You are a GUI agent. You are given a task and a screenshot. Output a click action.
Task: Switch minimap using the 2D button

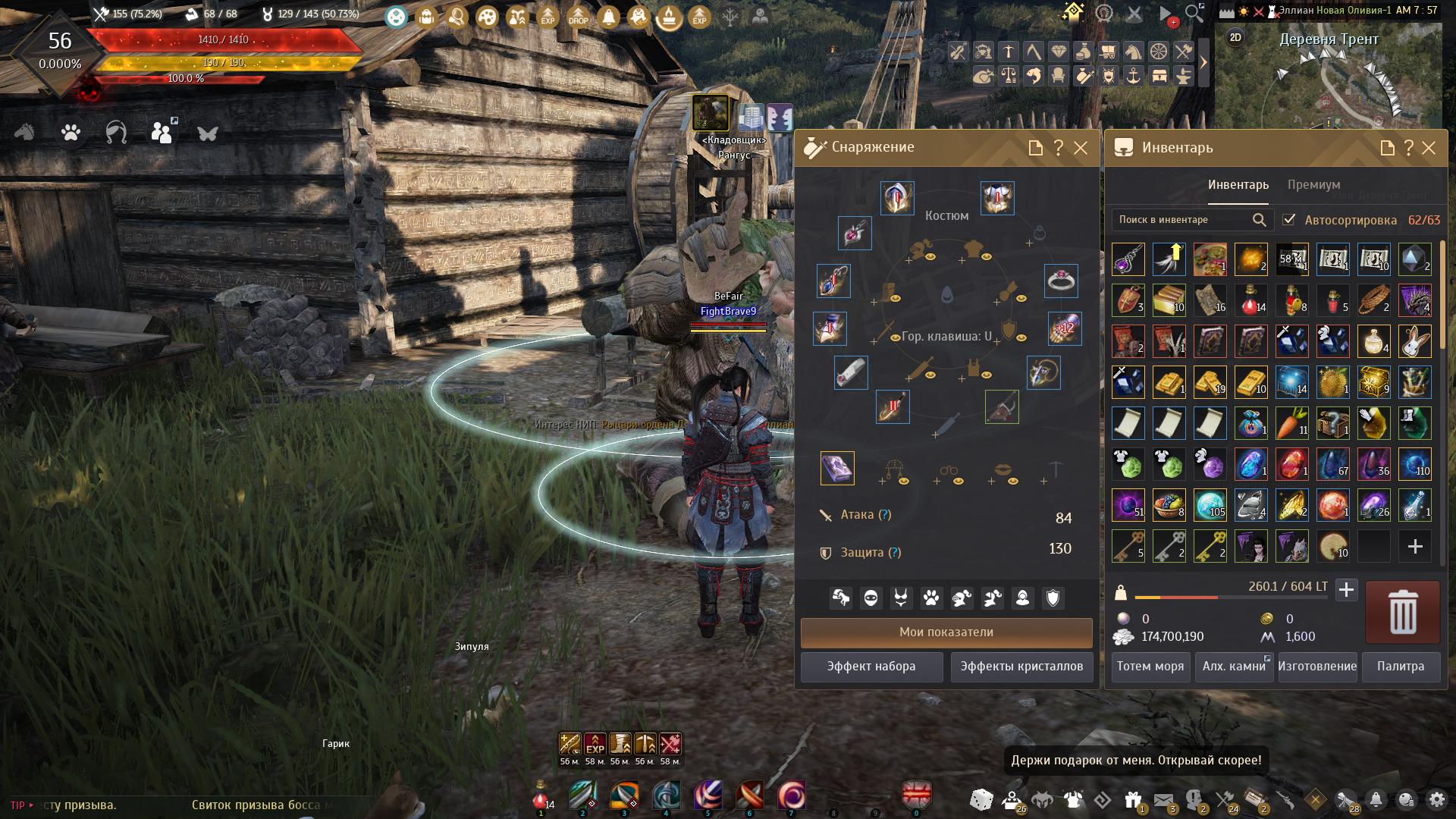(1235, 37)
